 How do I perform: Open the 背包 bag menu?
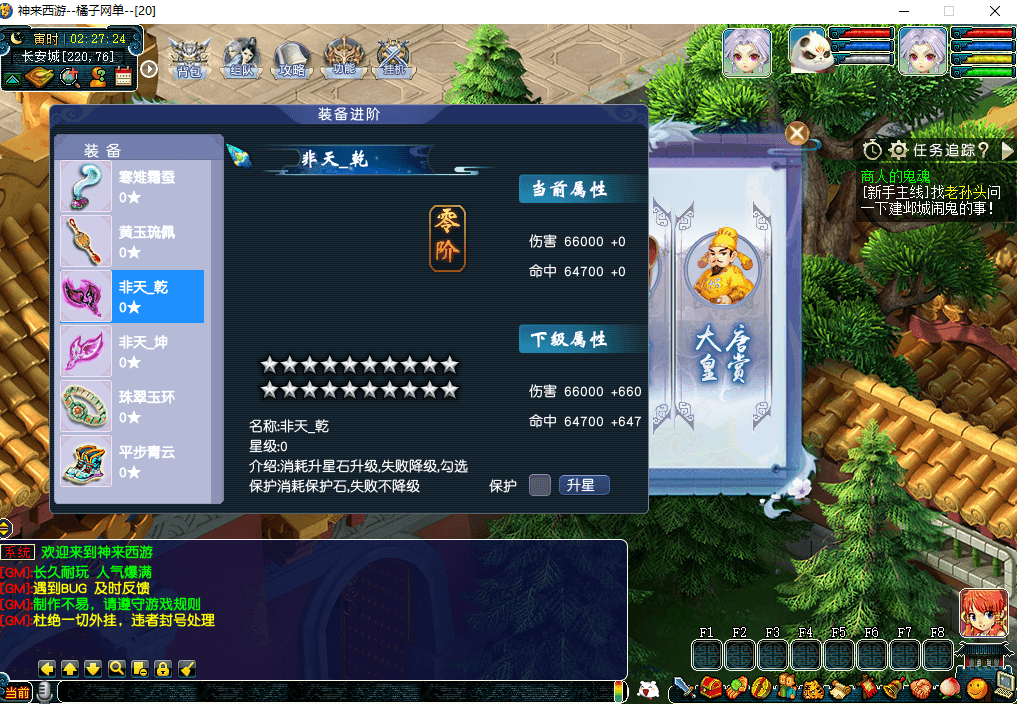(188, 59)
